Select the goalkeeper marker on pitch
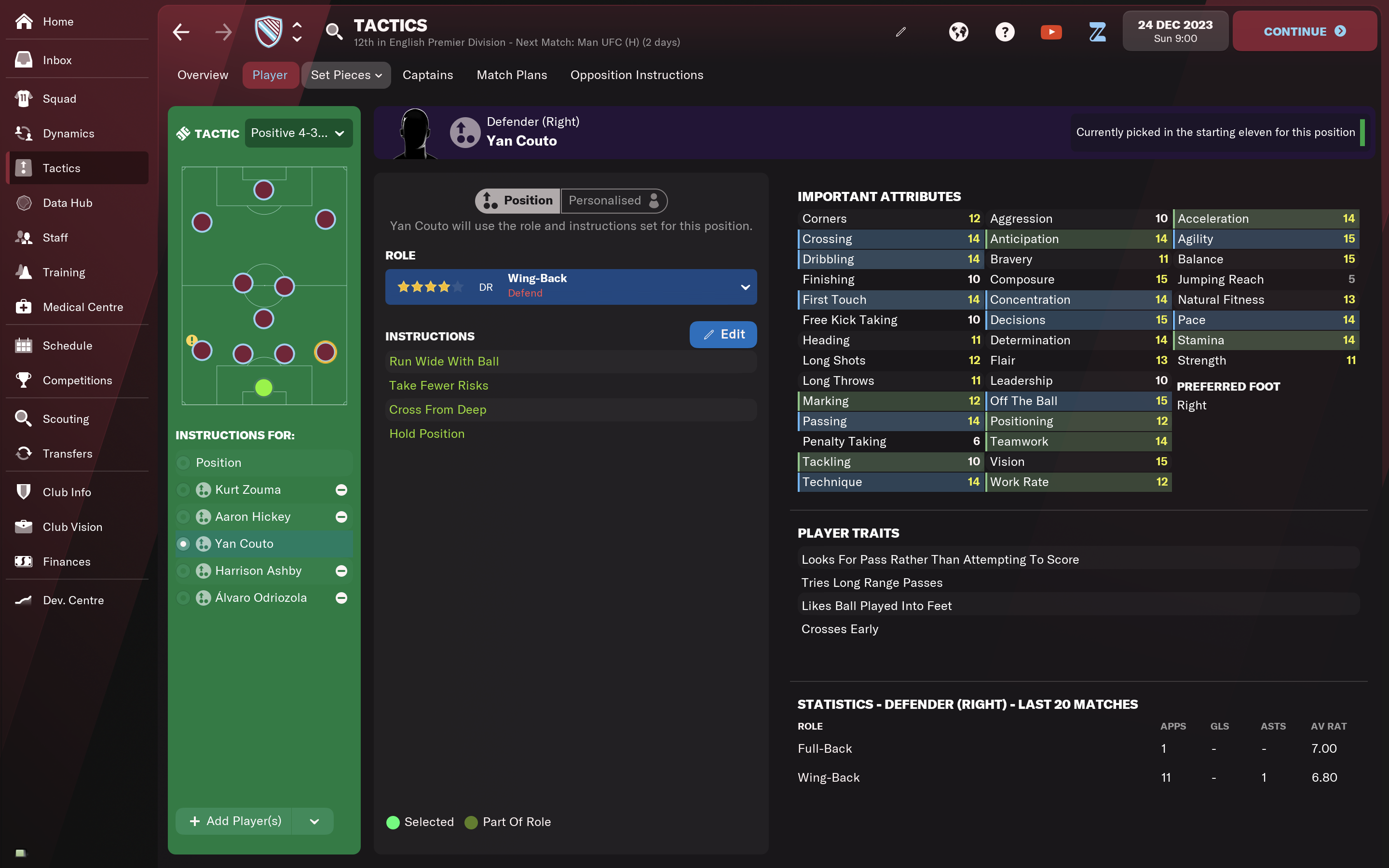1389x868 pixels. 263,388
